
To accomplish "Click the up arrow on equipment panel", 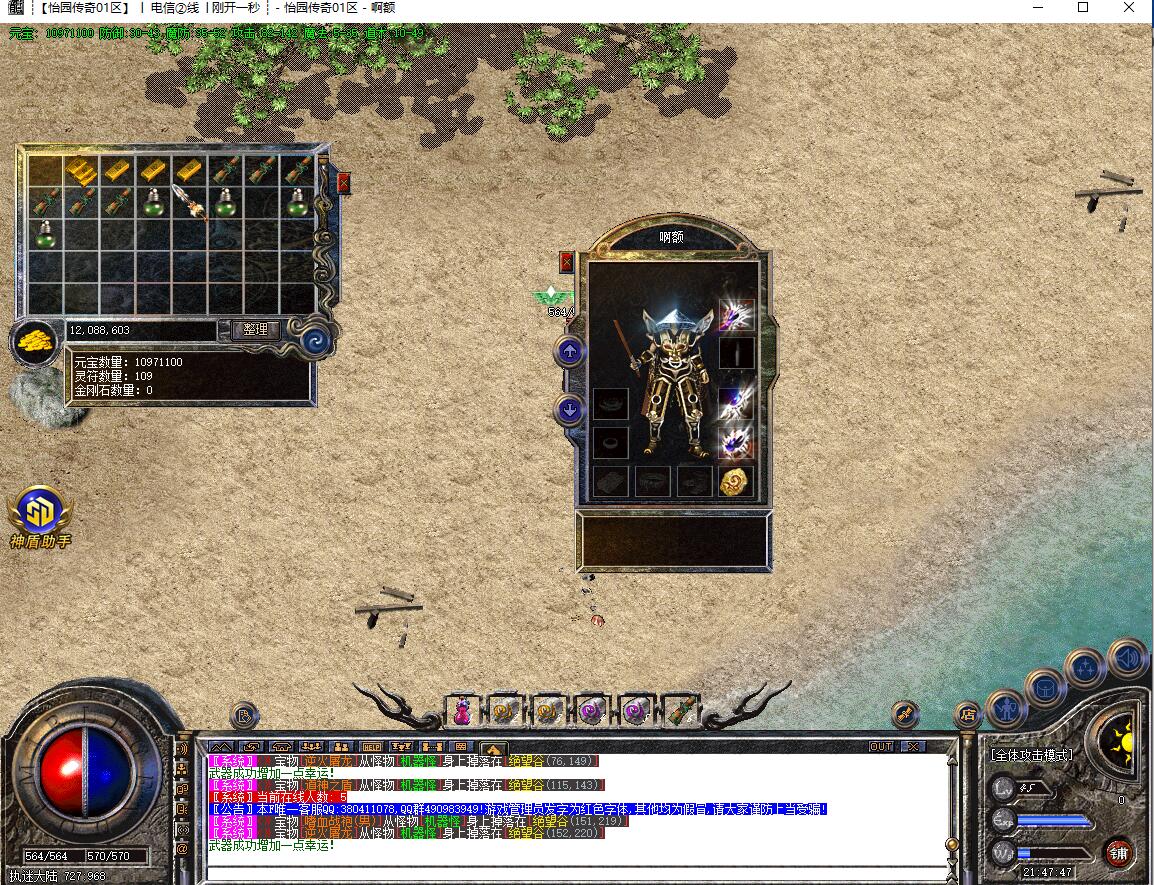I will [x=570, y=351].
